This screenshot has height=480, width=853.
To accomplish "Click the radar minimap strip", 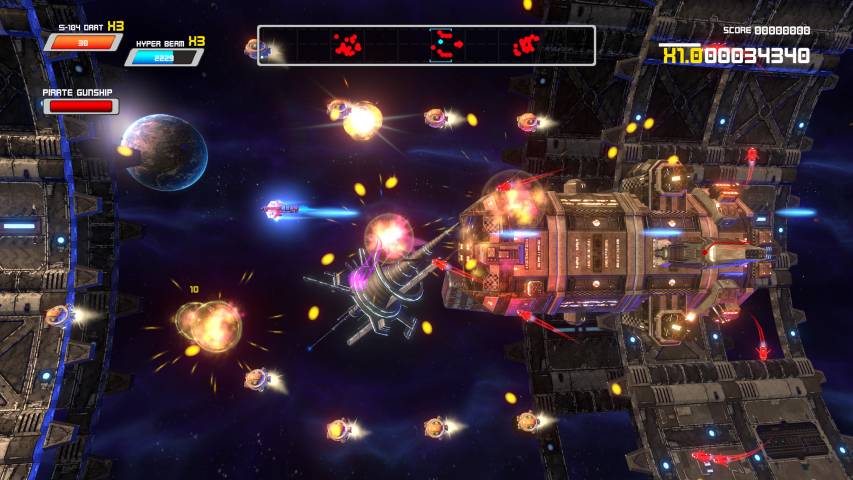I will [426, 45].
